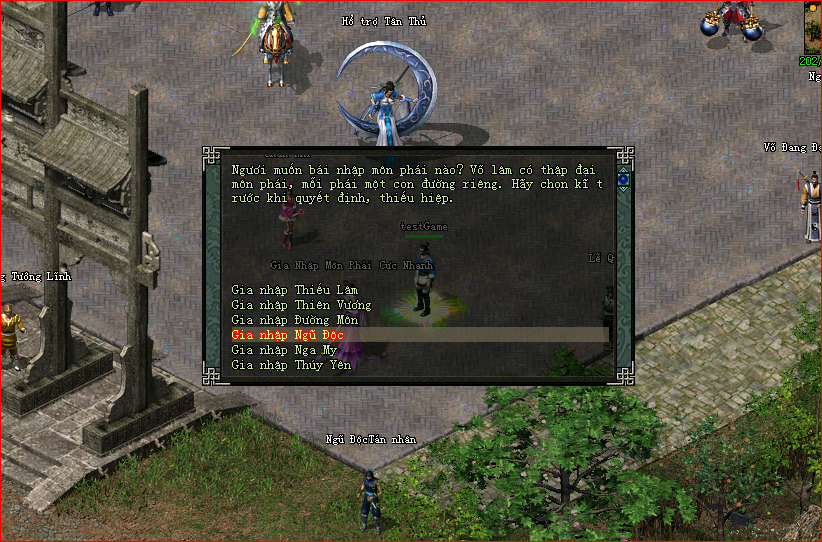The height and width of the screenshot is (542, 822).
Task: Select Gia nhập Thúy Yên option
Action: point(291,365)
